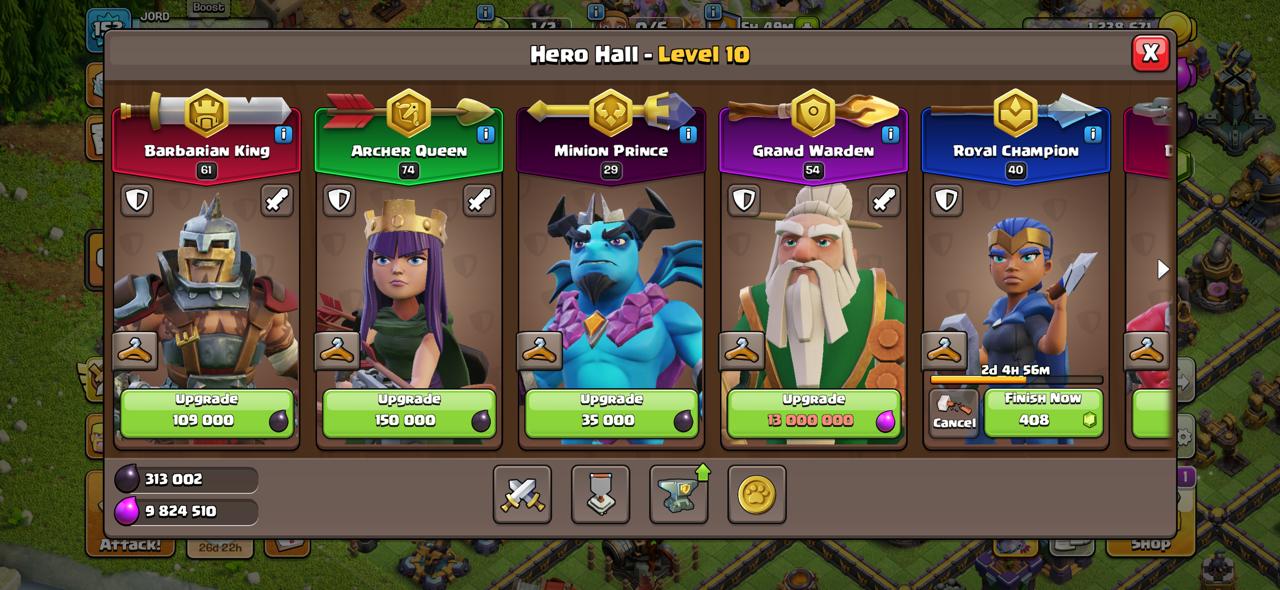Viewport: 1280px width, 590px height.
Task: Open Royal Champion info
Action: (x=1092, y=134)
